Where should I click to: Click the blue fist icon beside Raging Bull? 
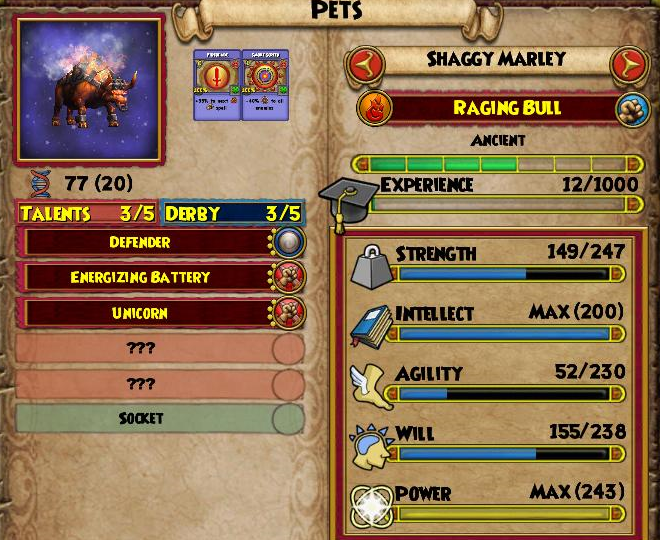click(x=628, y=109)
